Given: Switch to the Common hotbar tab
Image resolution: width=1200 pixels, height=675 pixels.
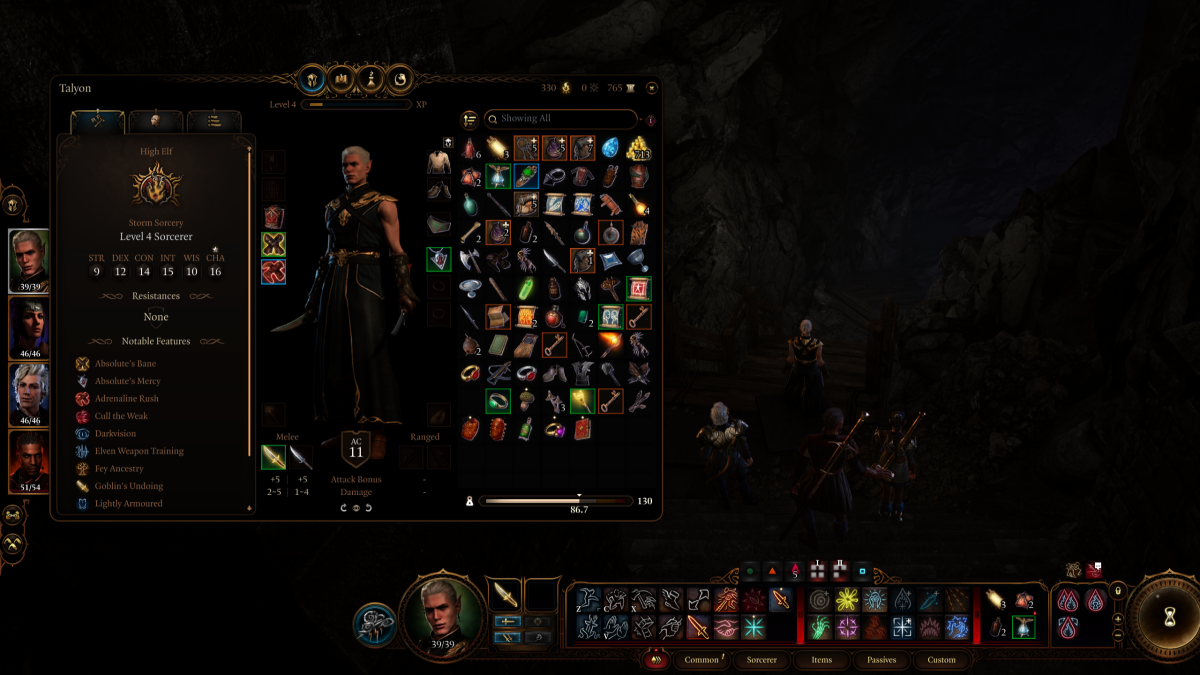Looking at the screenshot, I should coord(702,660).
